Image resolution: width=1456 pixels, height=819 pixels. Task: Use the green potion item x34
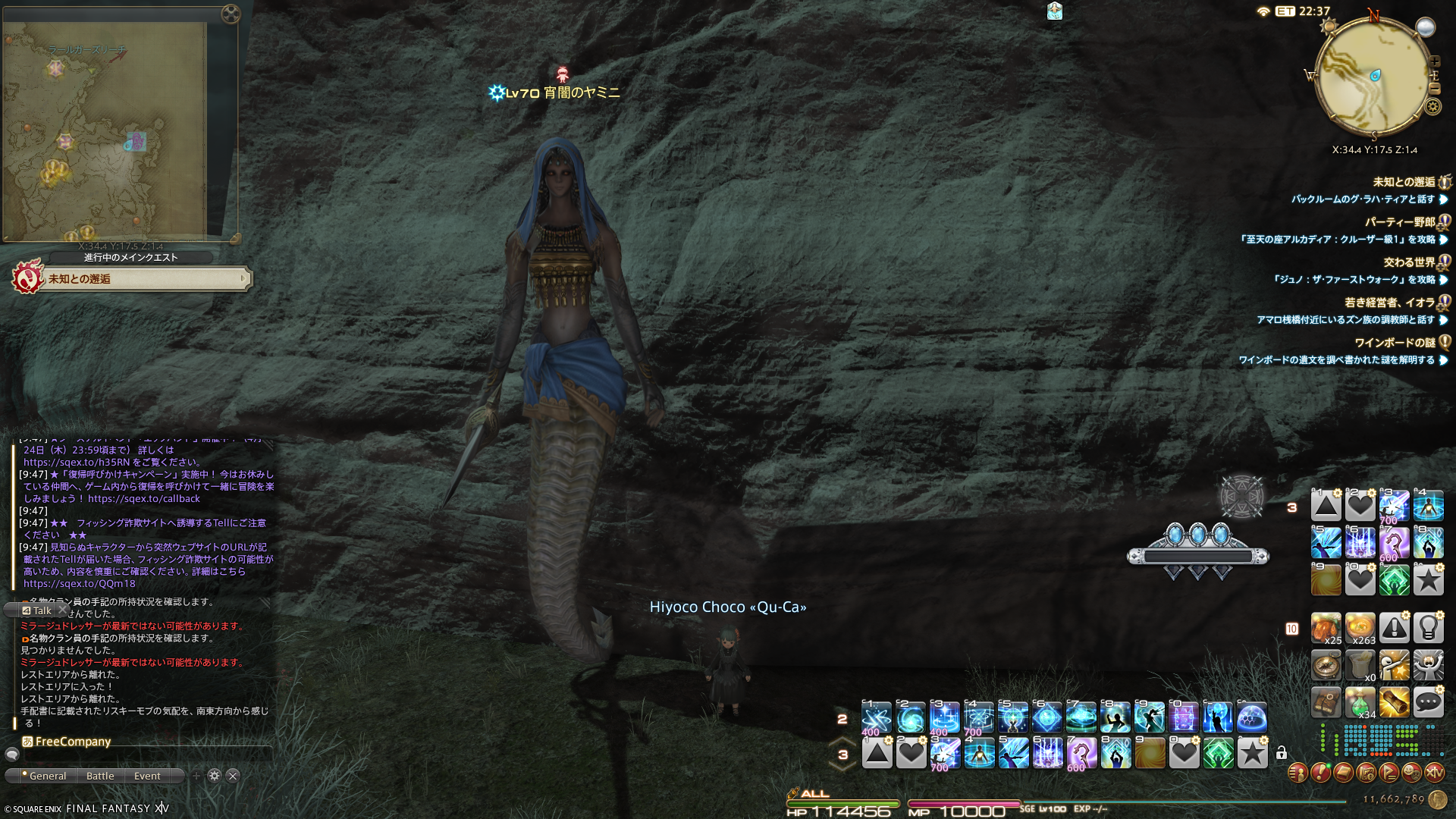pos(1360,703)
